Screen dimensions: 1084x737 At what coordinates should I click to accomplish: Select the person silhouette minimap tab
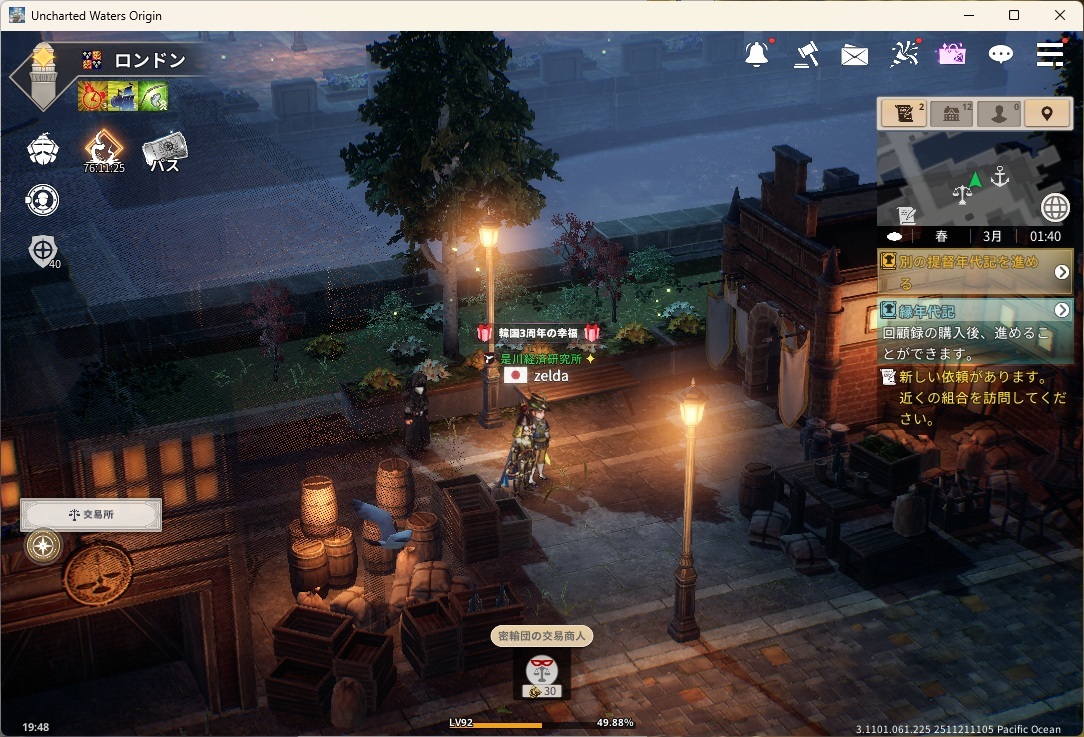(999, 113)
